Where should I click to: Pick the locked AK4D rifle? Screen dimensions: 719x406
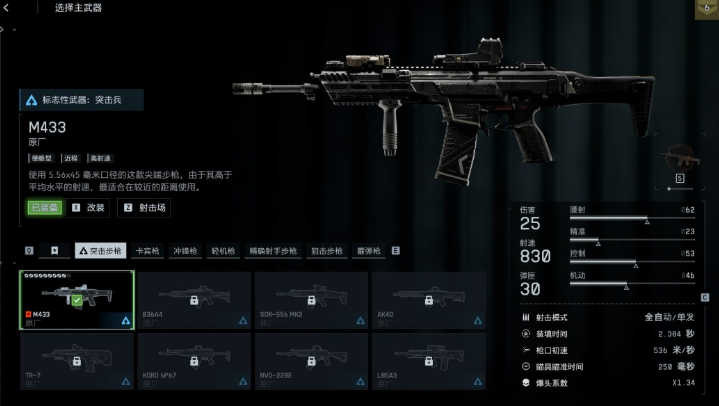coord(428,300)
